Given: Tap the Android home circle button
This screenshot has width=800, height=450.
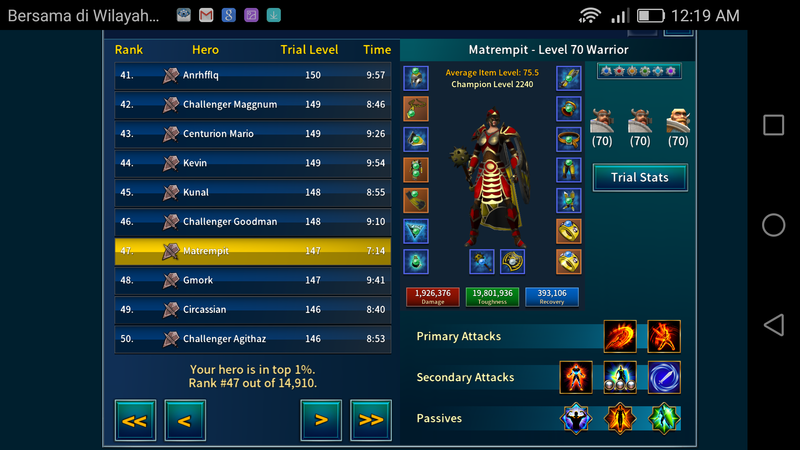Looking at the screenshot, I should pos(773,225).
